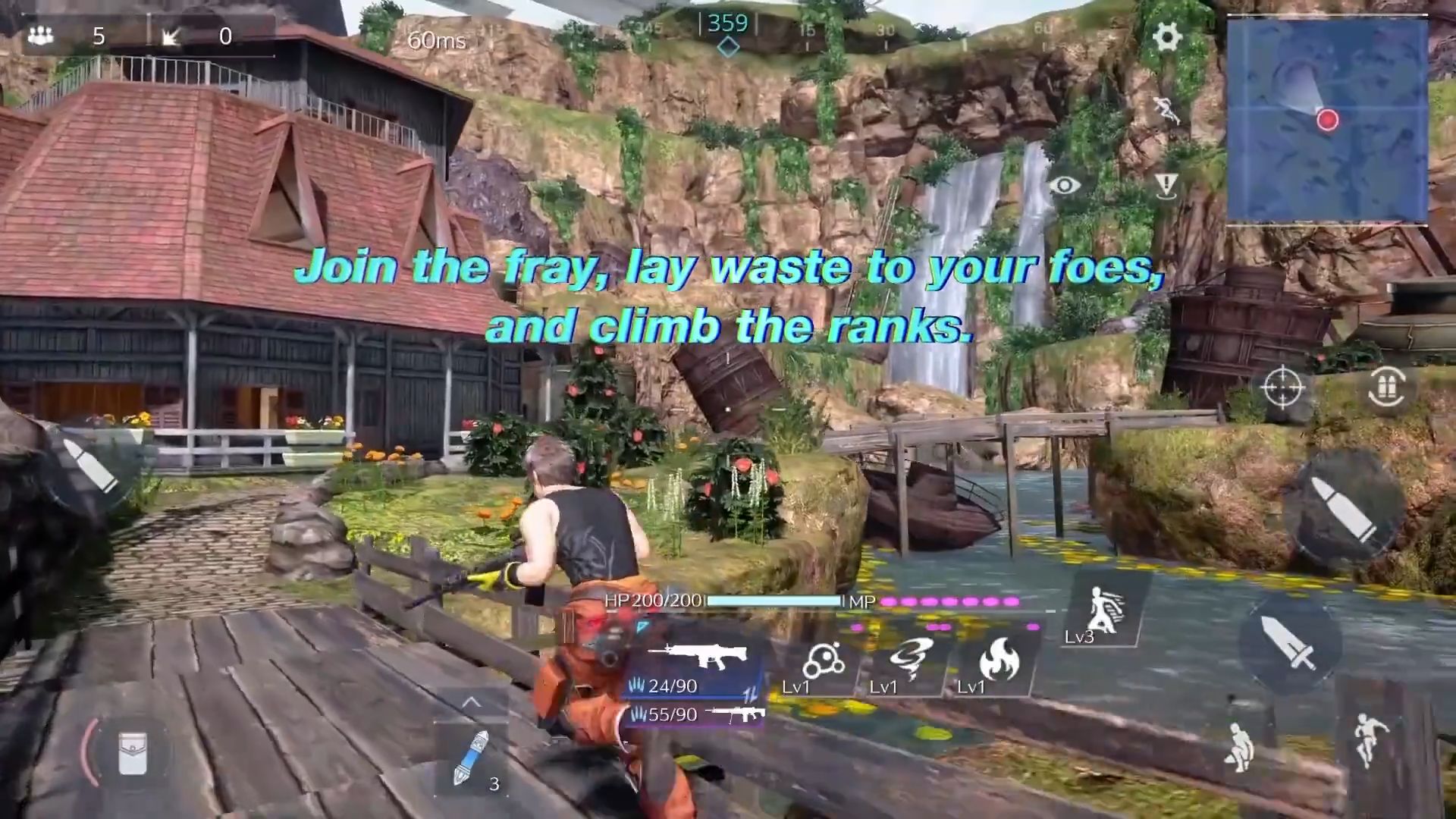Send a ping with the warning marker icon
1456x819 pixels.
1166,184
